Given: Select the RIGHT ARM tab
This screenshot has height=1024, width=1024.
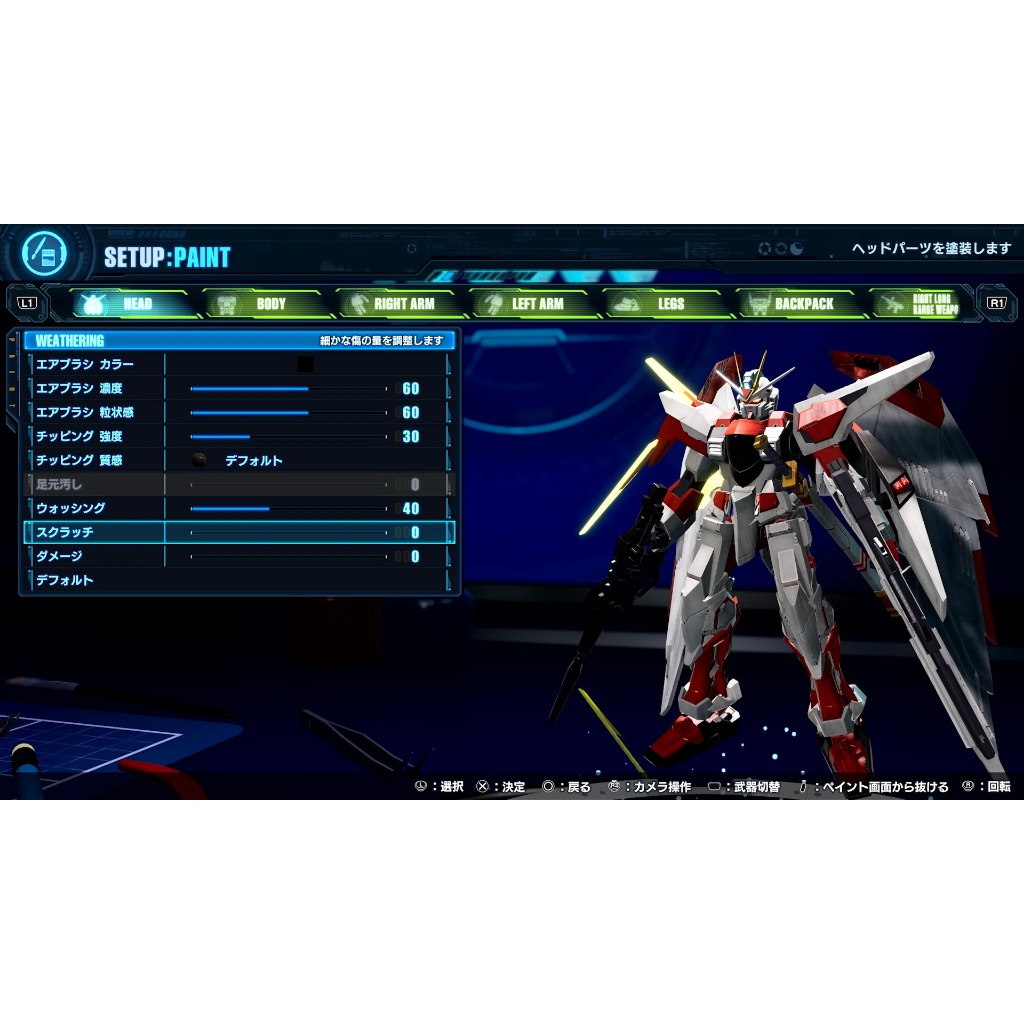Looking at the screenshot, I should [396, 304].
